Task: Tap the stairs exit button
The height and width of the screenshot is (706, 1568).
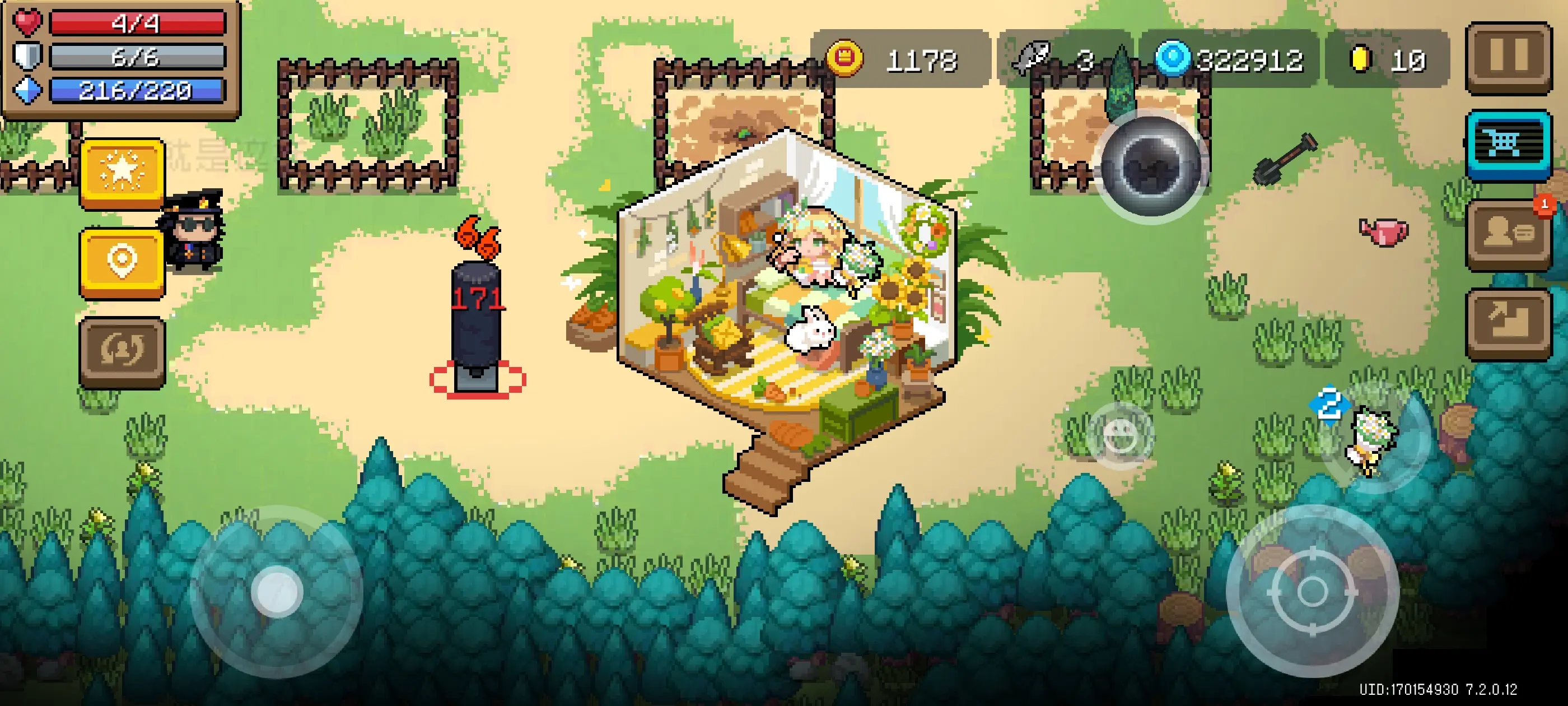Action: 1508,323
